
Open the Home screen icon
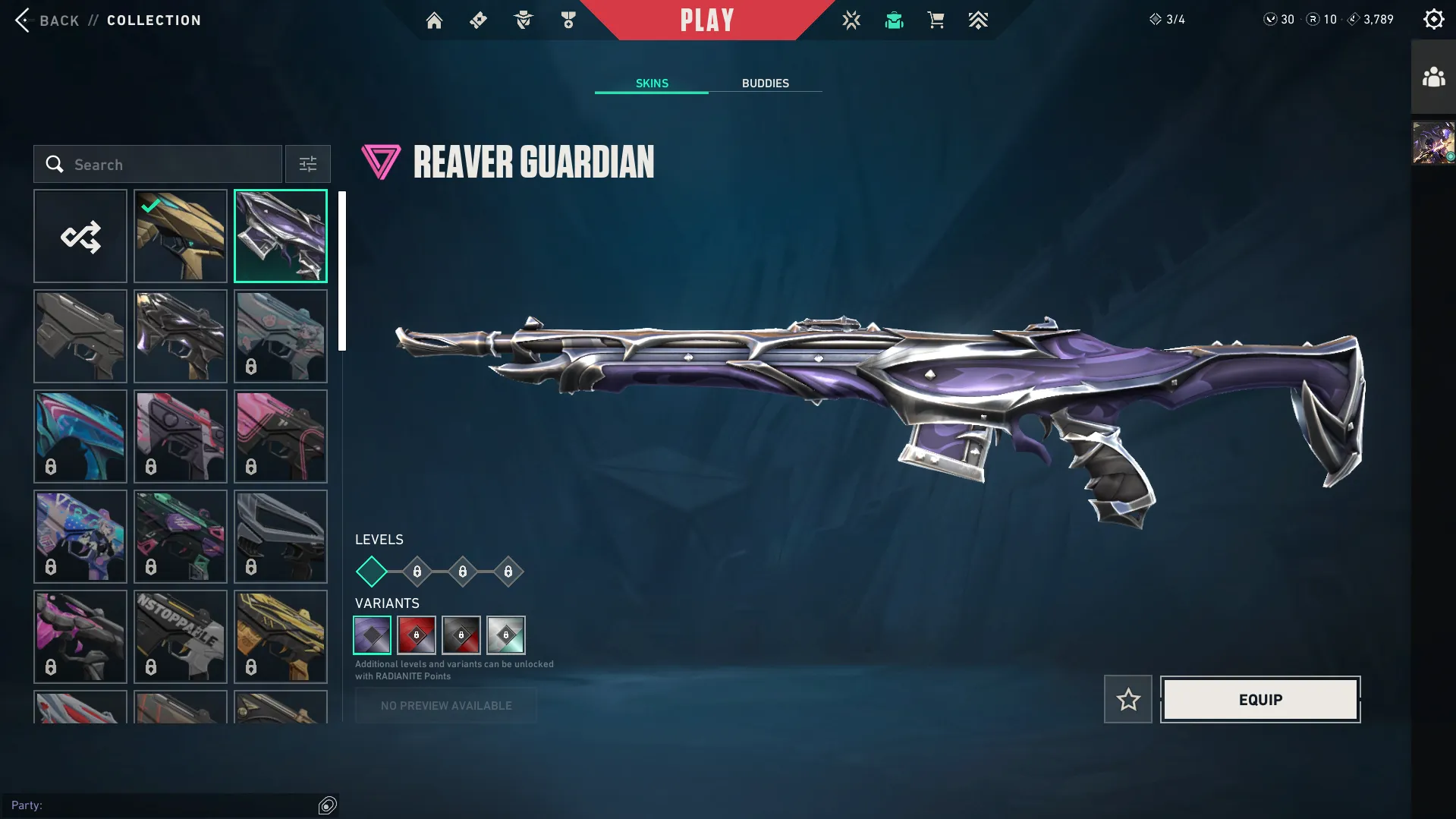[x=434, y=20]
